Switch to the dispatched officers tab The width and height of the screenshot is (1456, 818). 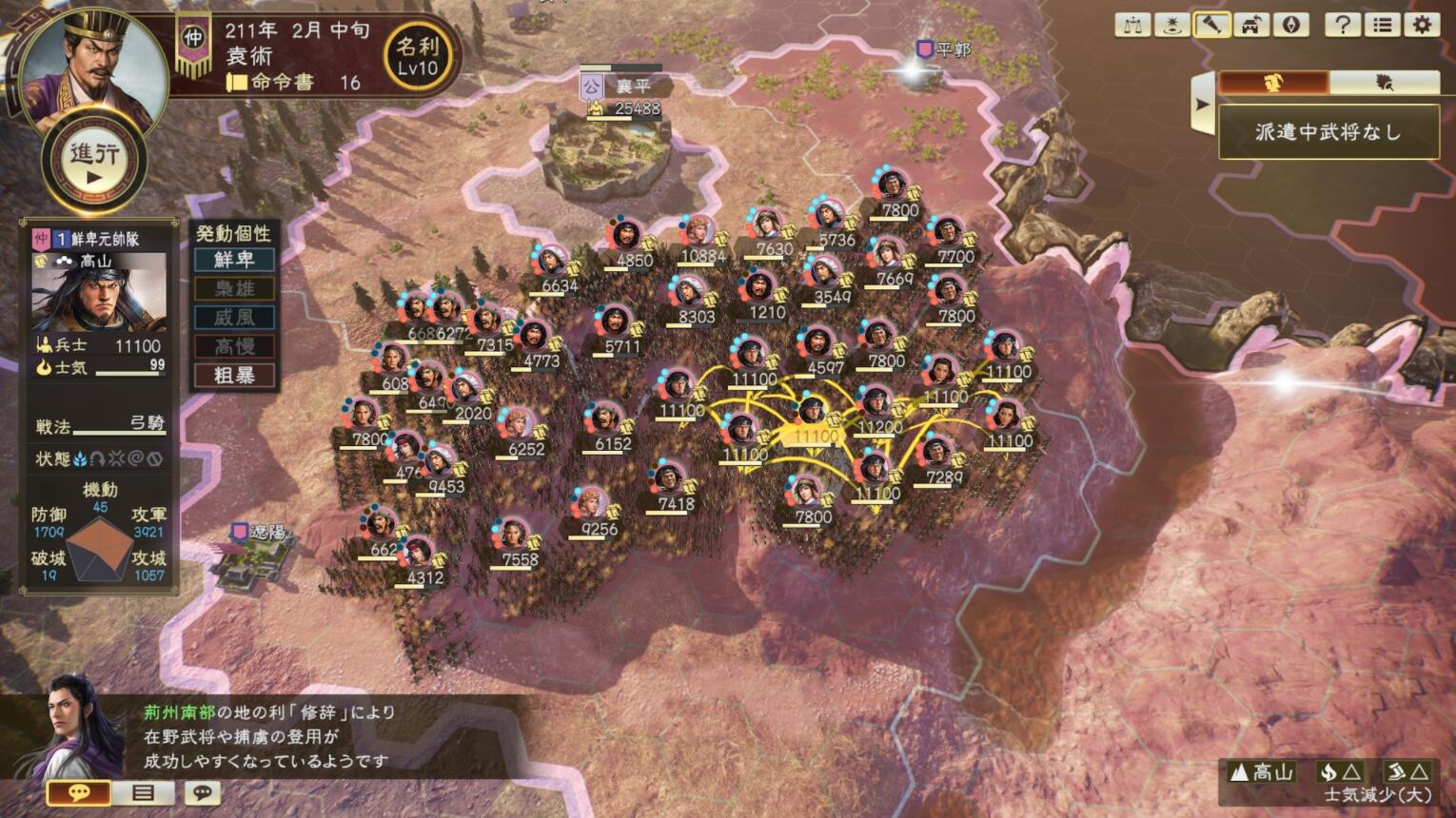click(1275, 83)
